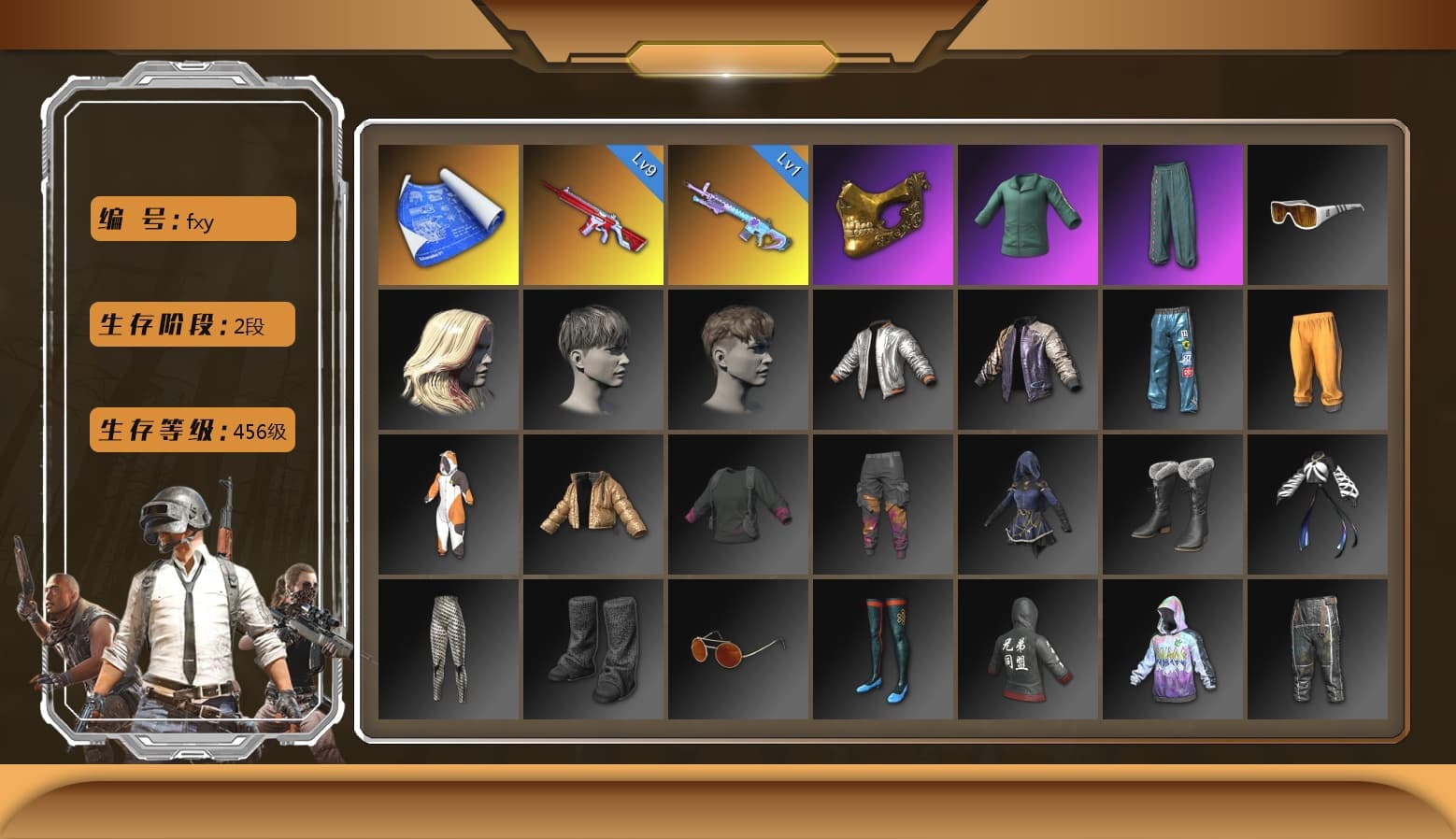Select the blonde long hairstyle item
1456x839 pixels.
pyautogui.click(x=447, y=360)
